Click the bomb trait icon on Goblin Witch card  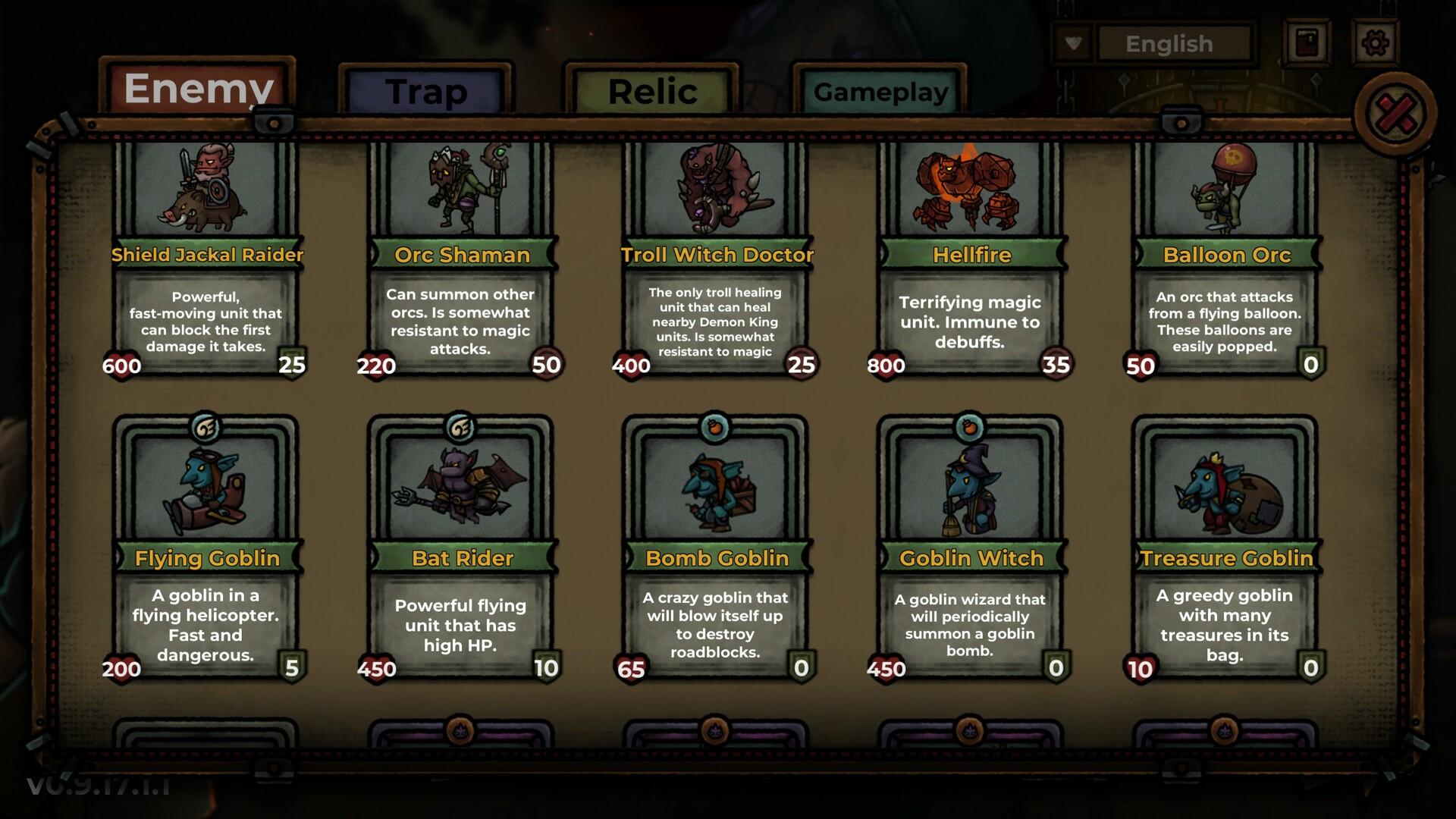pos(969,426)
